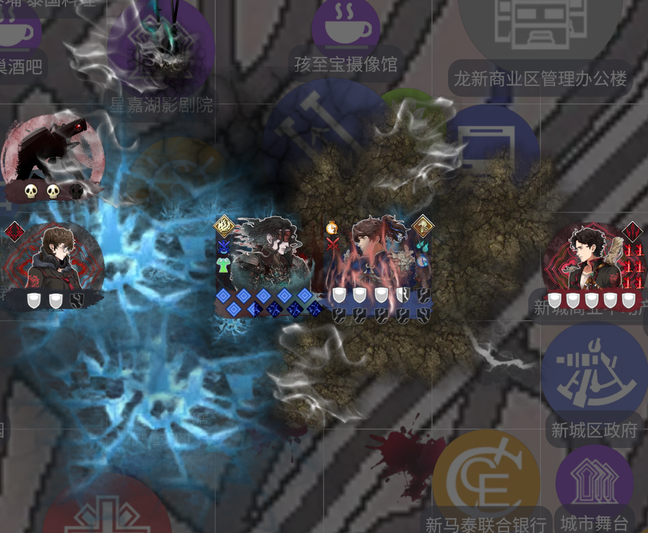Choose the 新城区政府 map marker

[x=594, y=372]
